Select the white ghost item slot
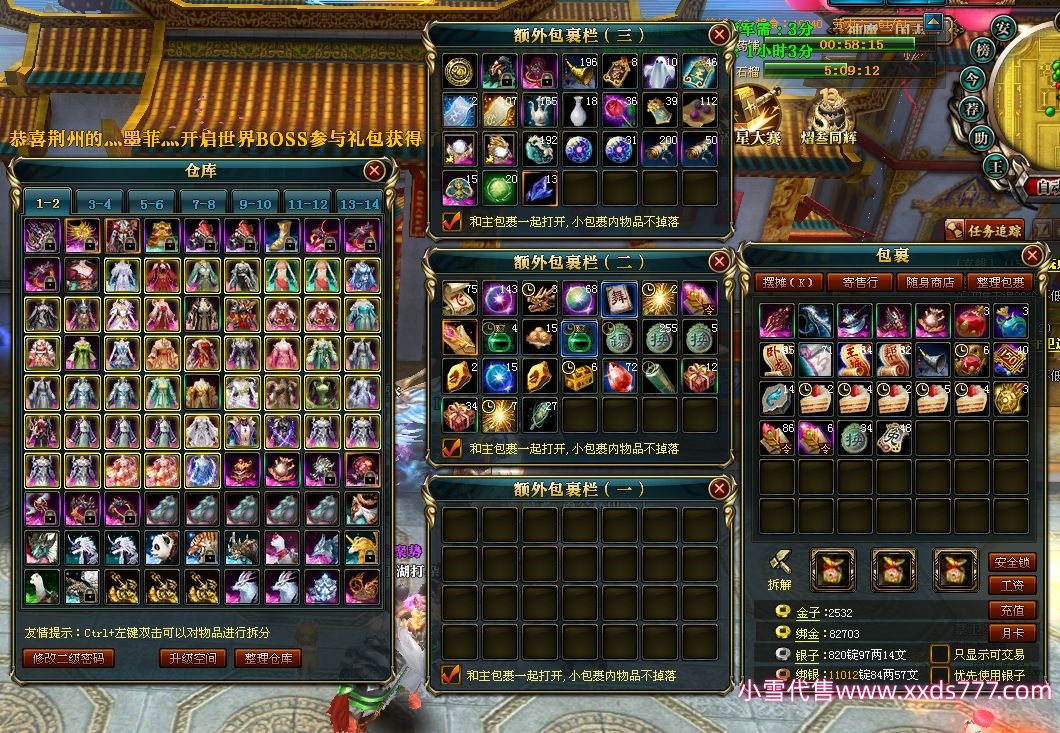The image size is (1060, 733). coord(659,71)
